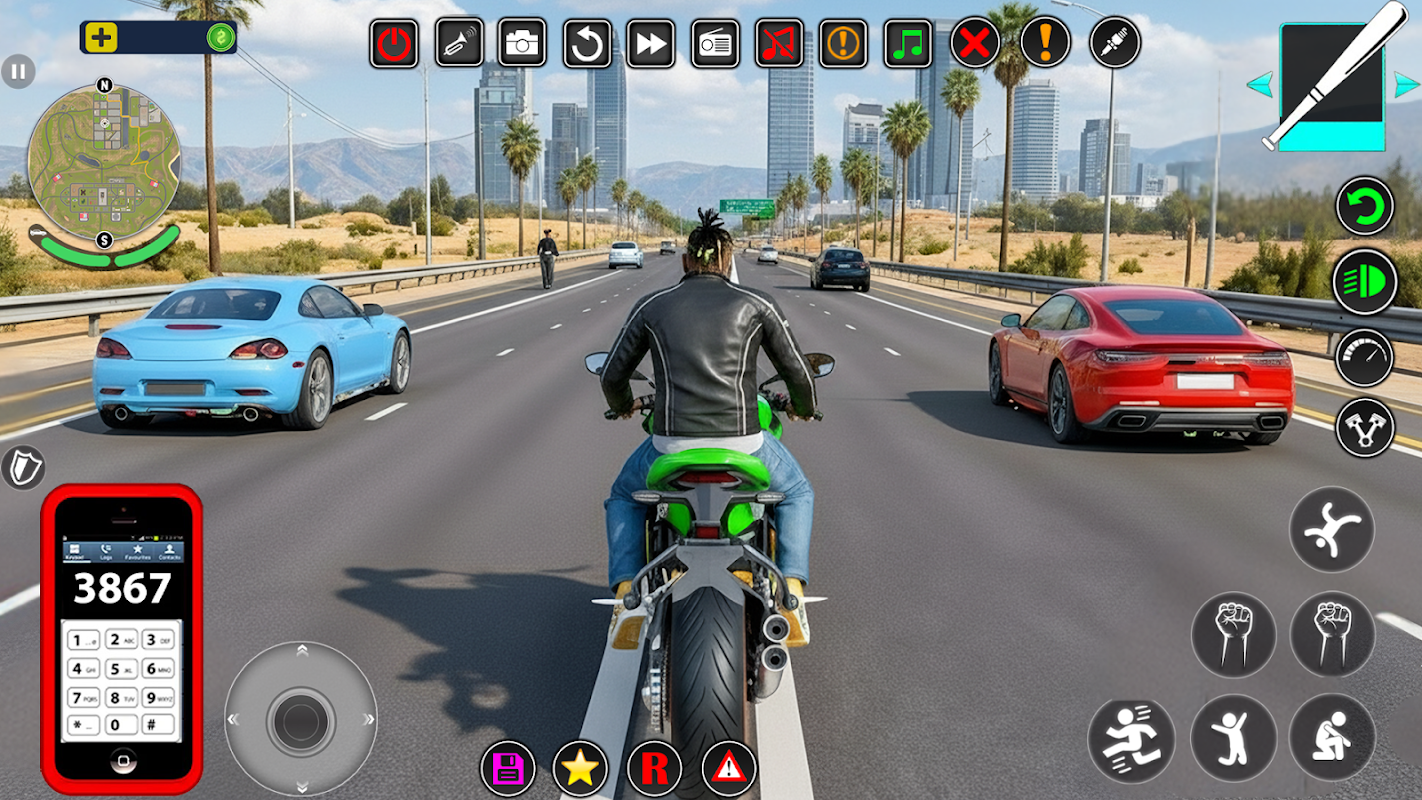
Task: Activate the trumpet horn icon
Action: point(459,43)
